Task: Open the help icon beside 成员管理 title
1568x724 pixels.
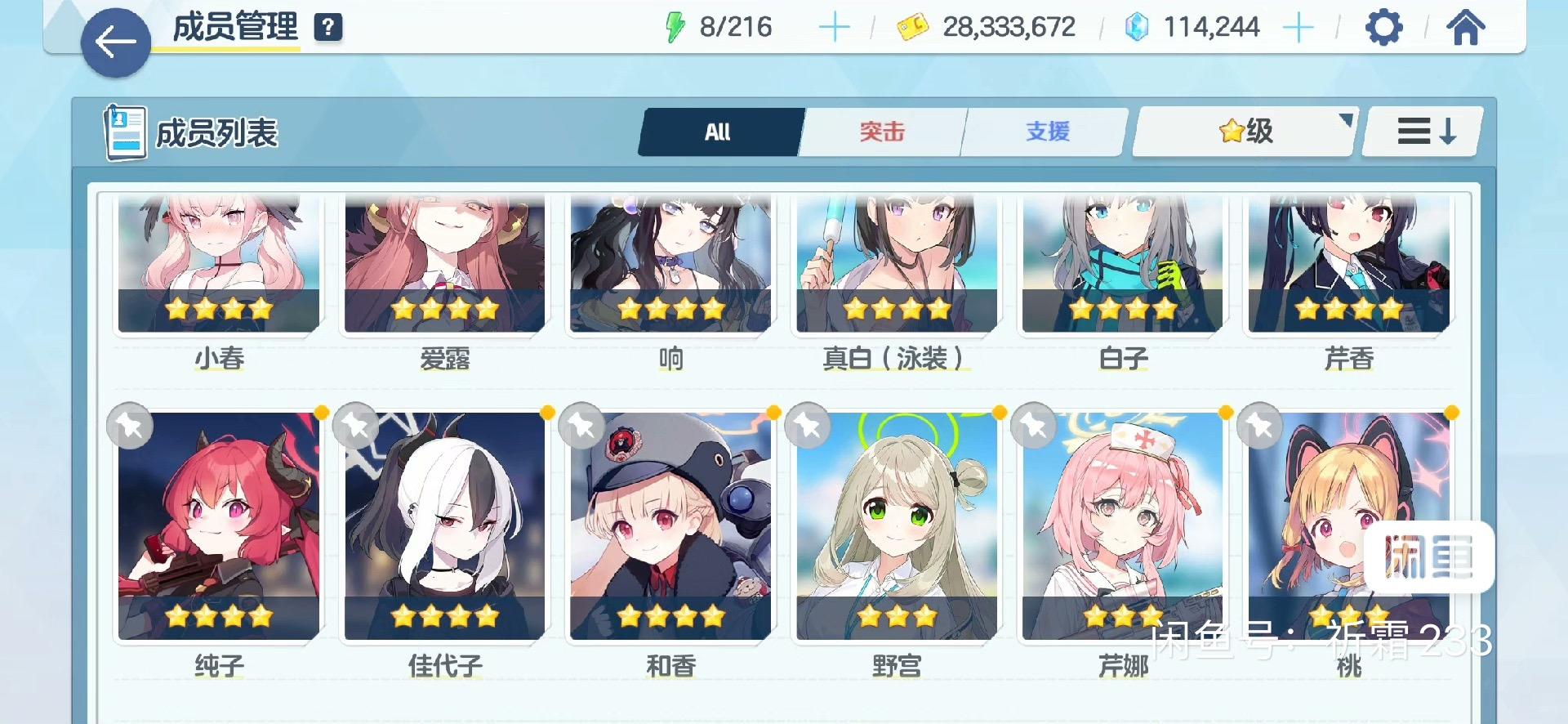Action: [x=327, y=26]
